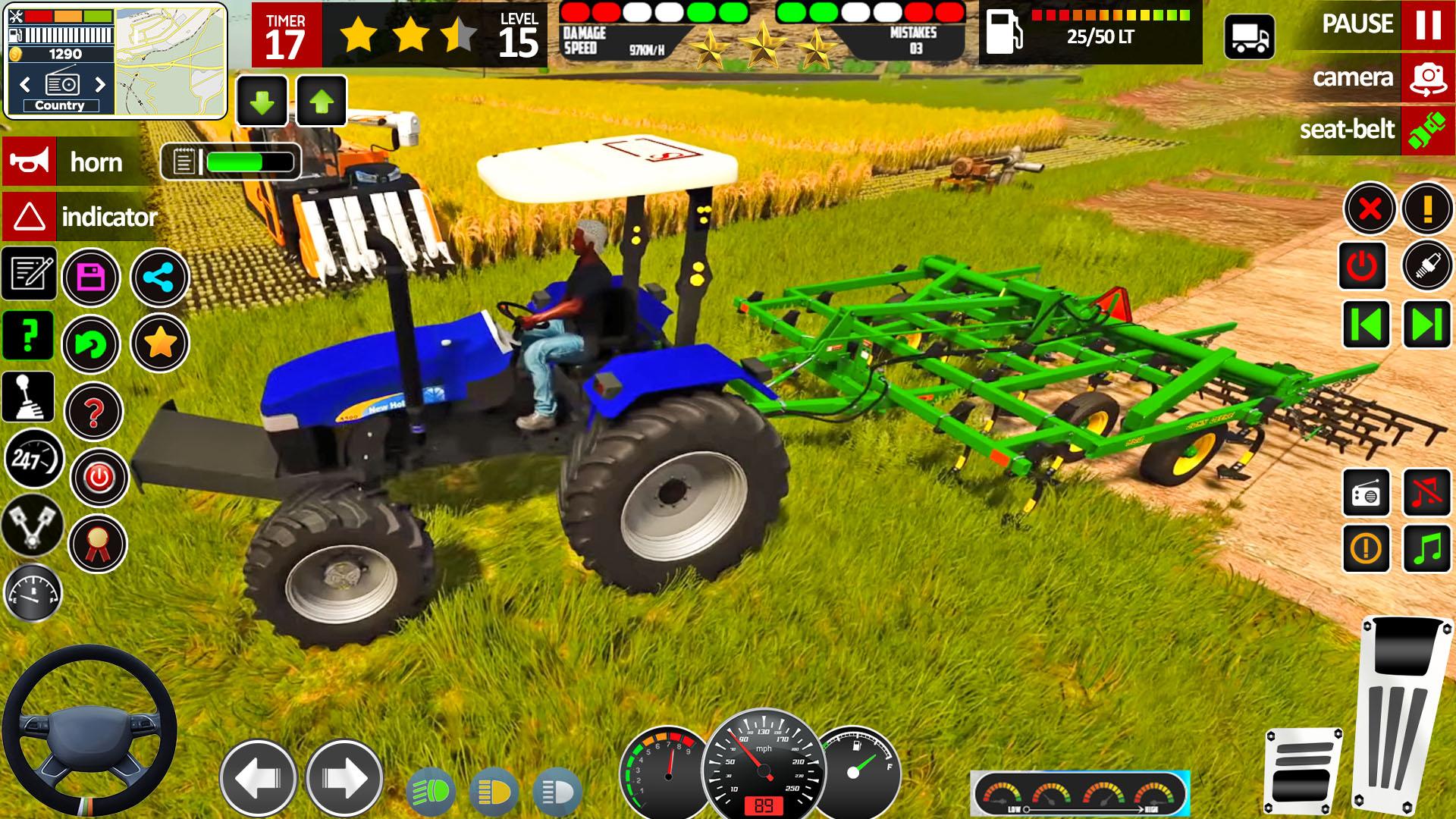1456x819 pixels.
Task: Skip to next track button
Action: pyautogui.click(x=1426, y=325)
